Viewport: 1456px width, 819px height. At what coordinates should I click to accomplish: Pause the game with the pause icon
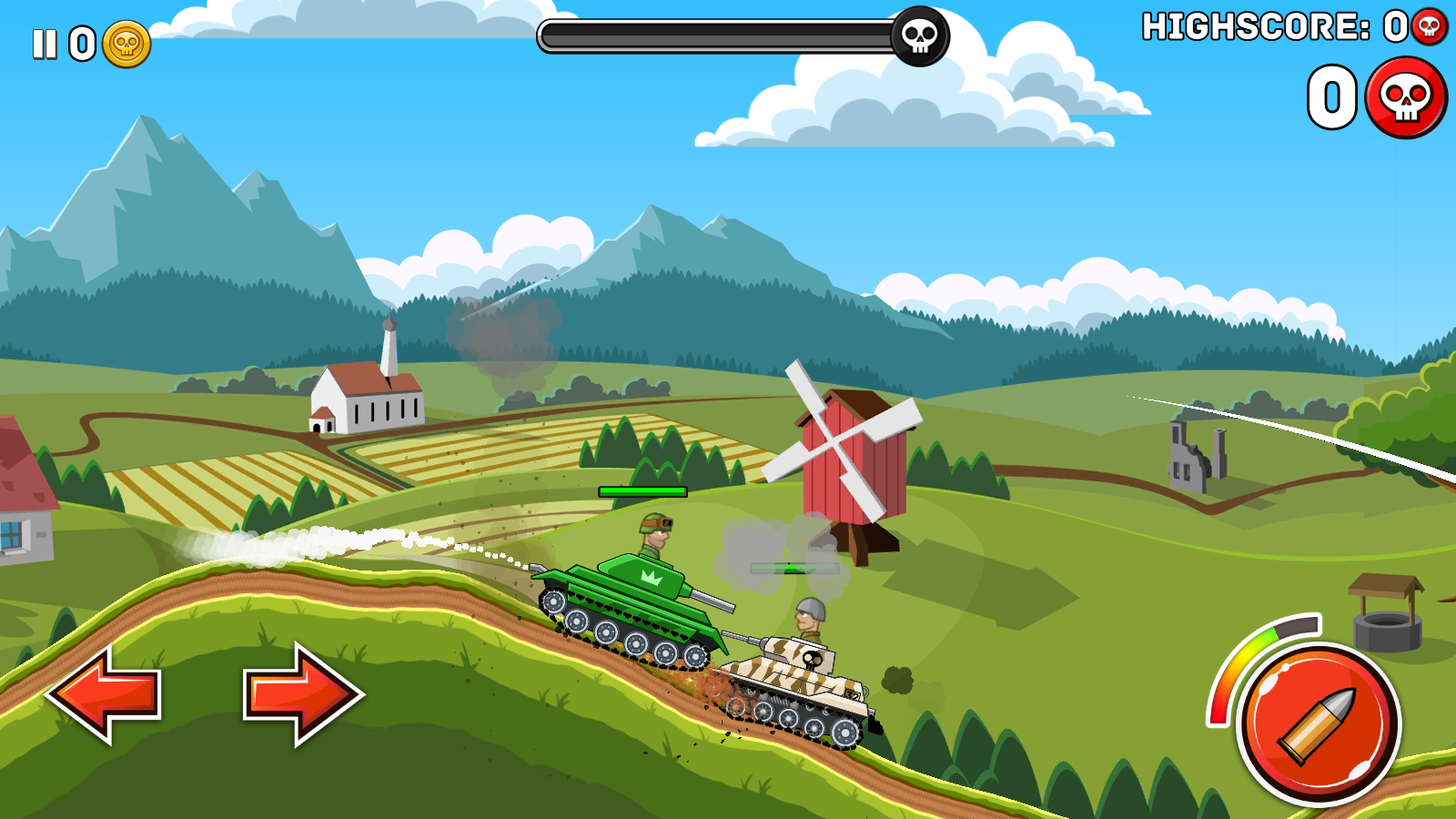point(45,44)
